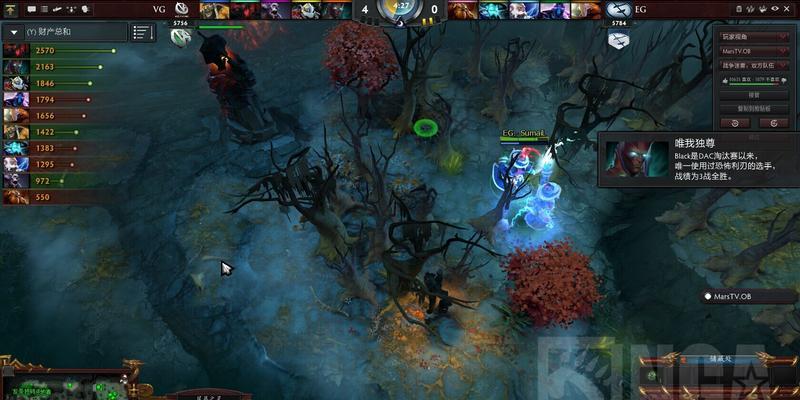The height and width of the screenshot is (400, 800).
Task: Select the player row showing 1846 net worth
Action: point(60,84)
